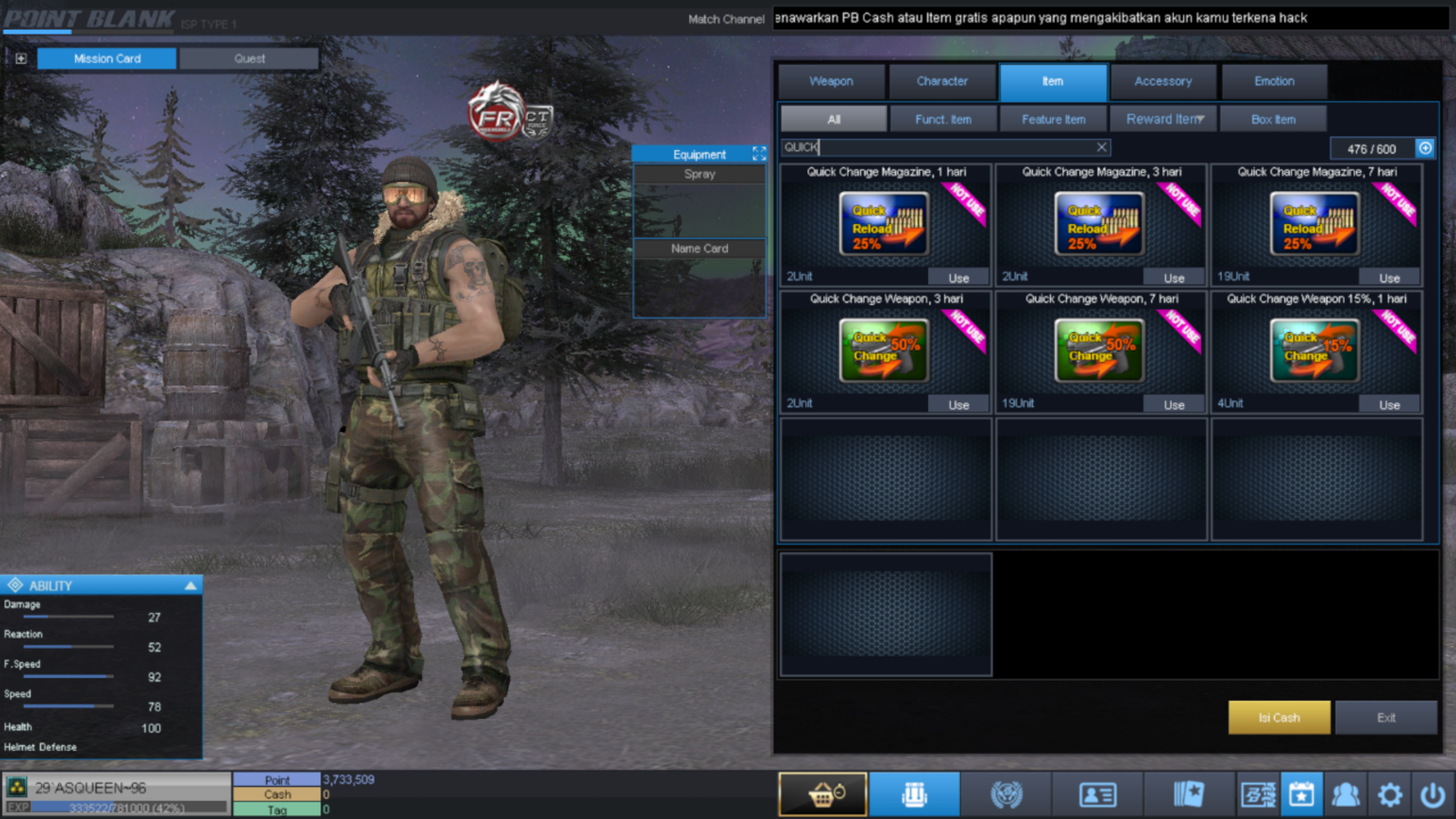This screenshot has width=1456, height=819.
Task: Open the gear settings icon
Action: pos(1390,795)
